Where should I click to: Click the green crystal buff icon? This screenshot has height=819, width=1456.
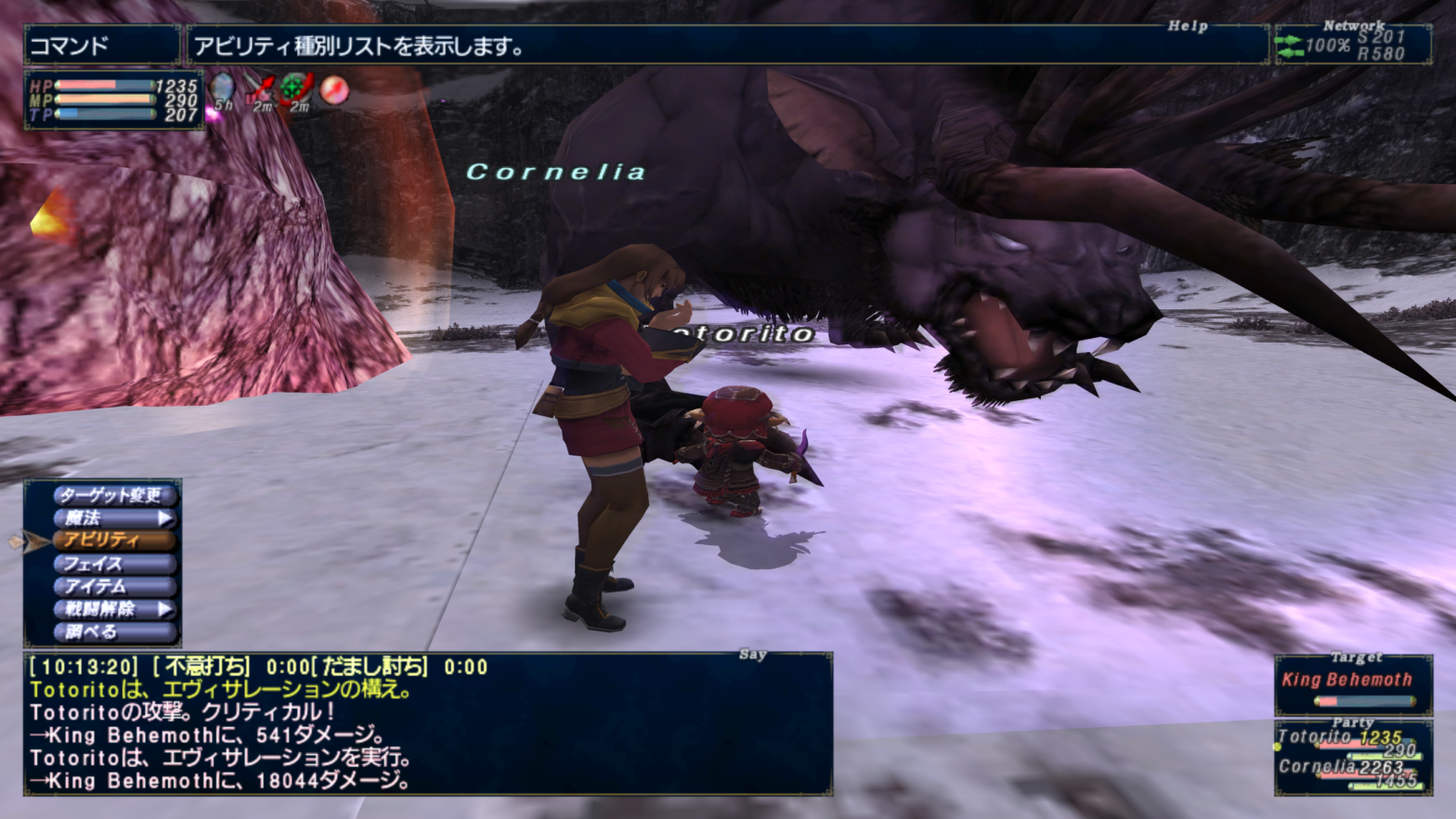[x=297, y=90]
